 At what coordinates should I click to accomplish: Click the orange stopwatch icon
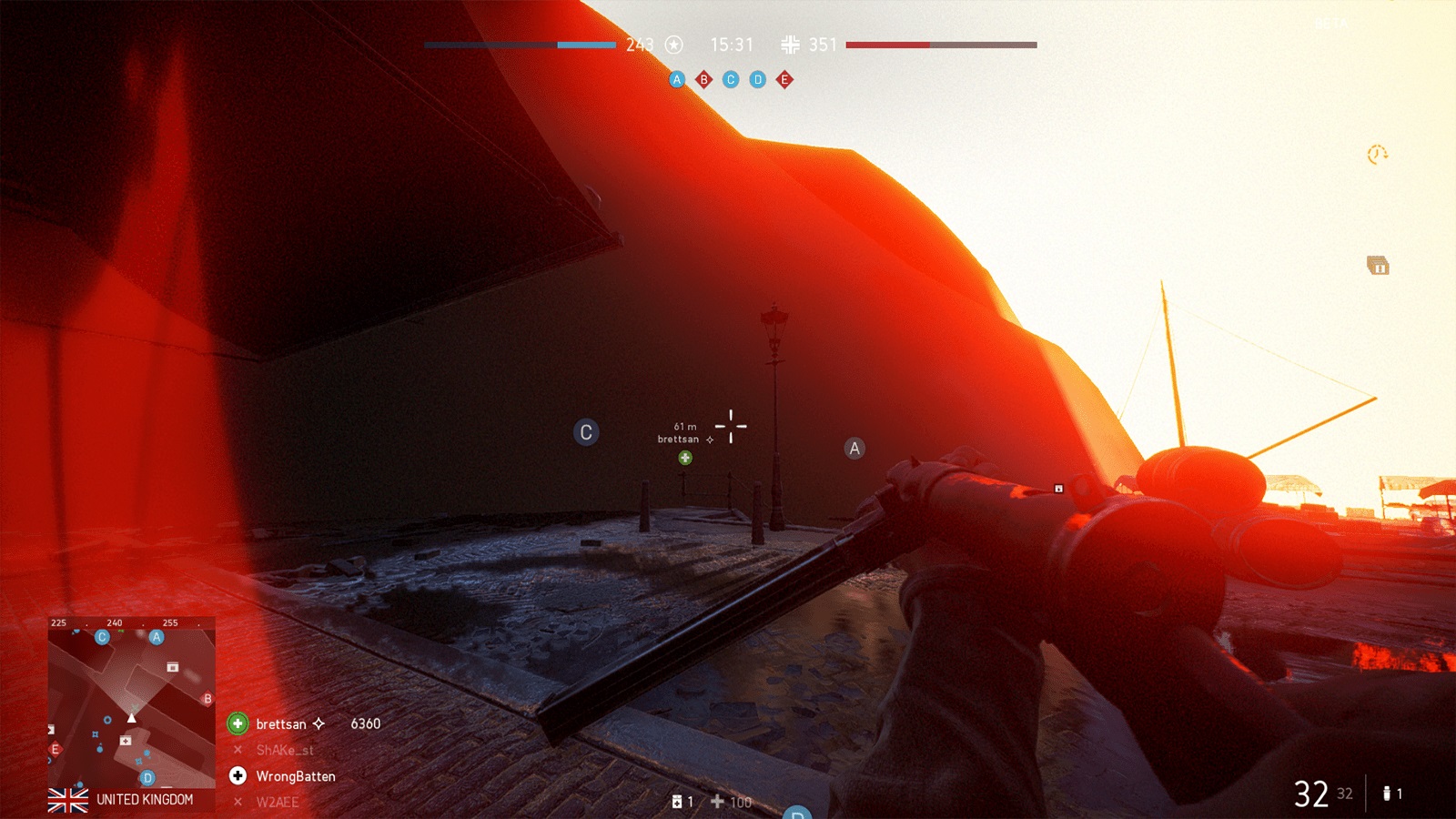1377,155
